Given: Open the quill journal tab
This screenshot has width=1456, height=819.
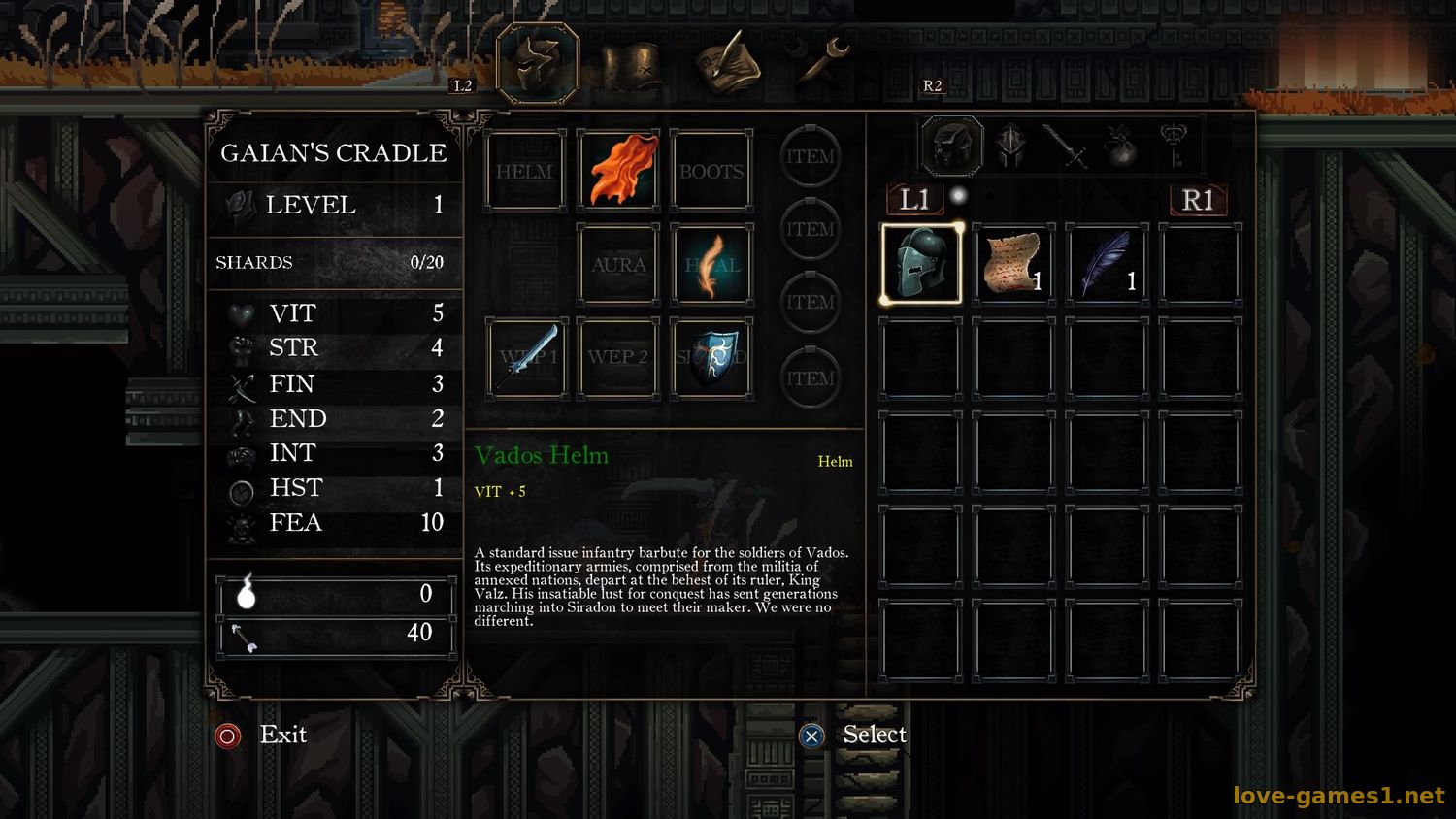Looking at the screenshot, I should point(726,64).
